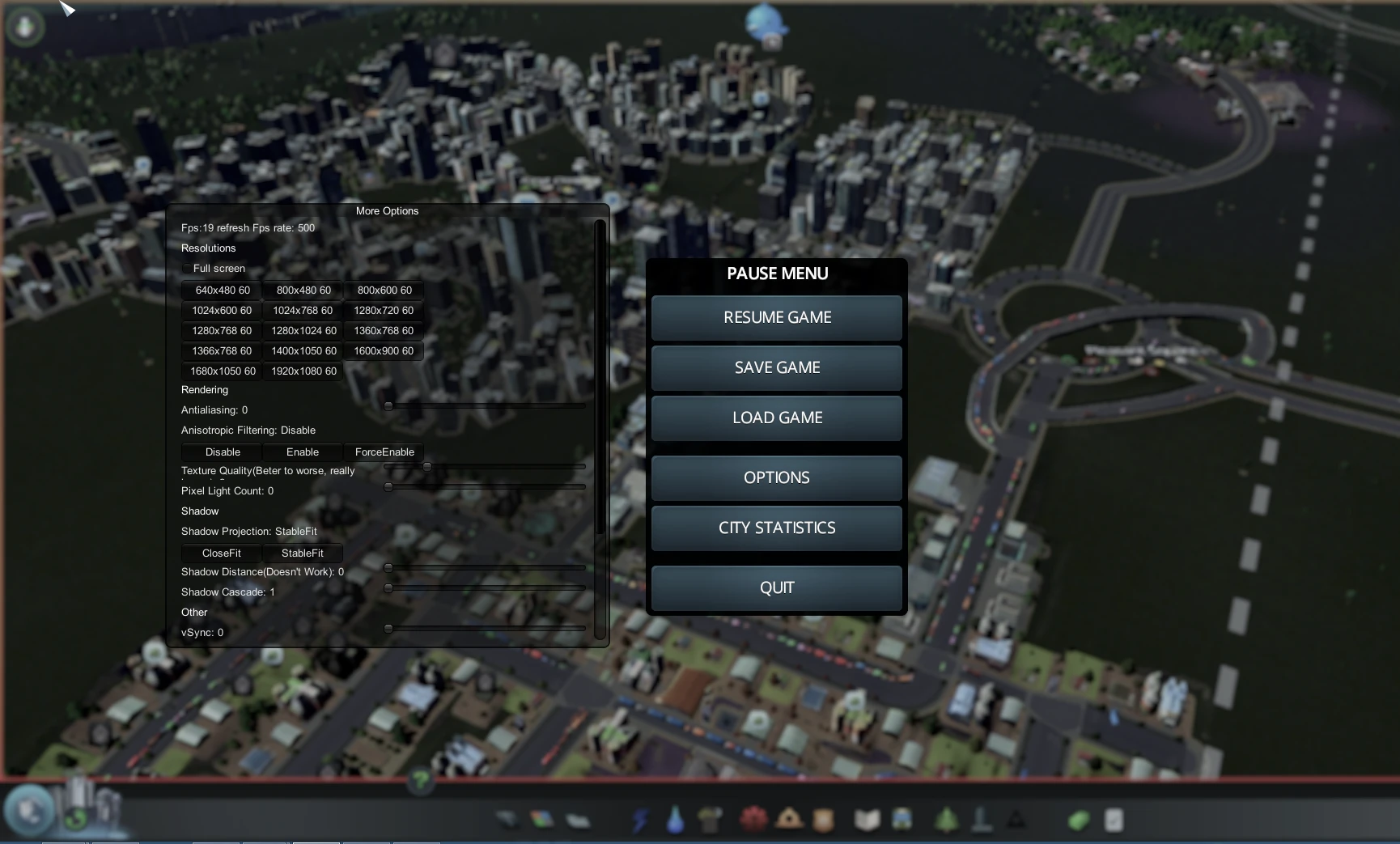Screen dimensions: 1400x844
Task: Select the Garbage service icon
Action: 711,820
